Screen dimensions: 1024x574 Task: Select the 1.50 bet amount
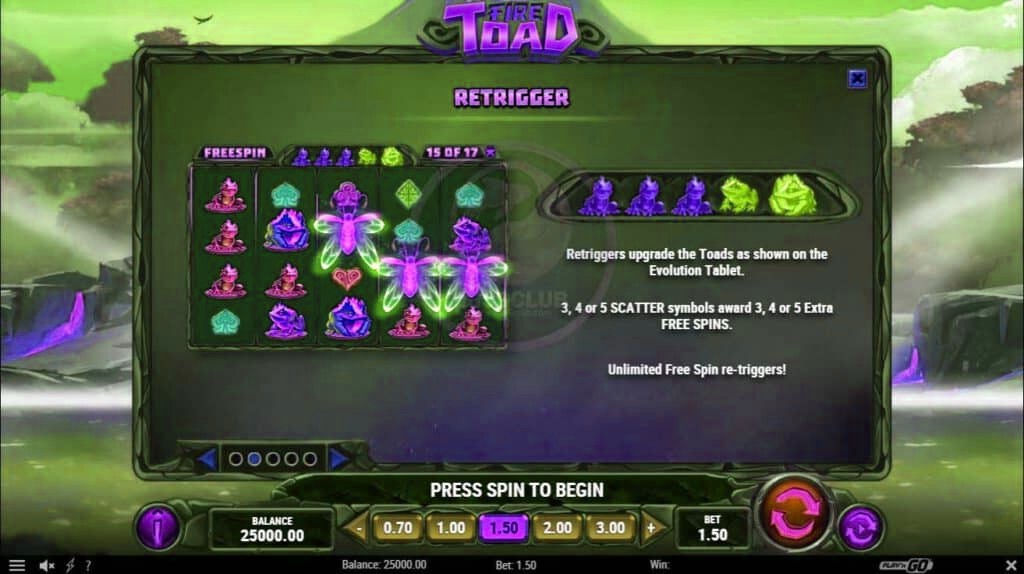[502, 527]
